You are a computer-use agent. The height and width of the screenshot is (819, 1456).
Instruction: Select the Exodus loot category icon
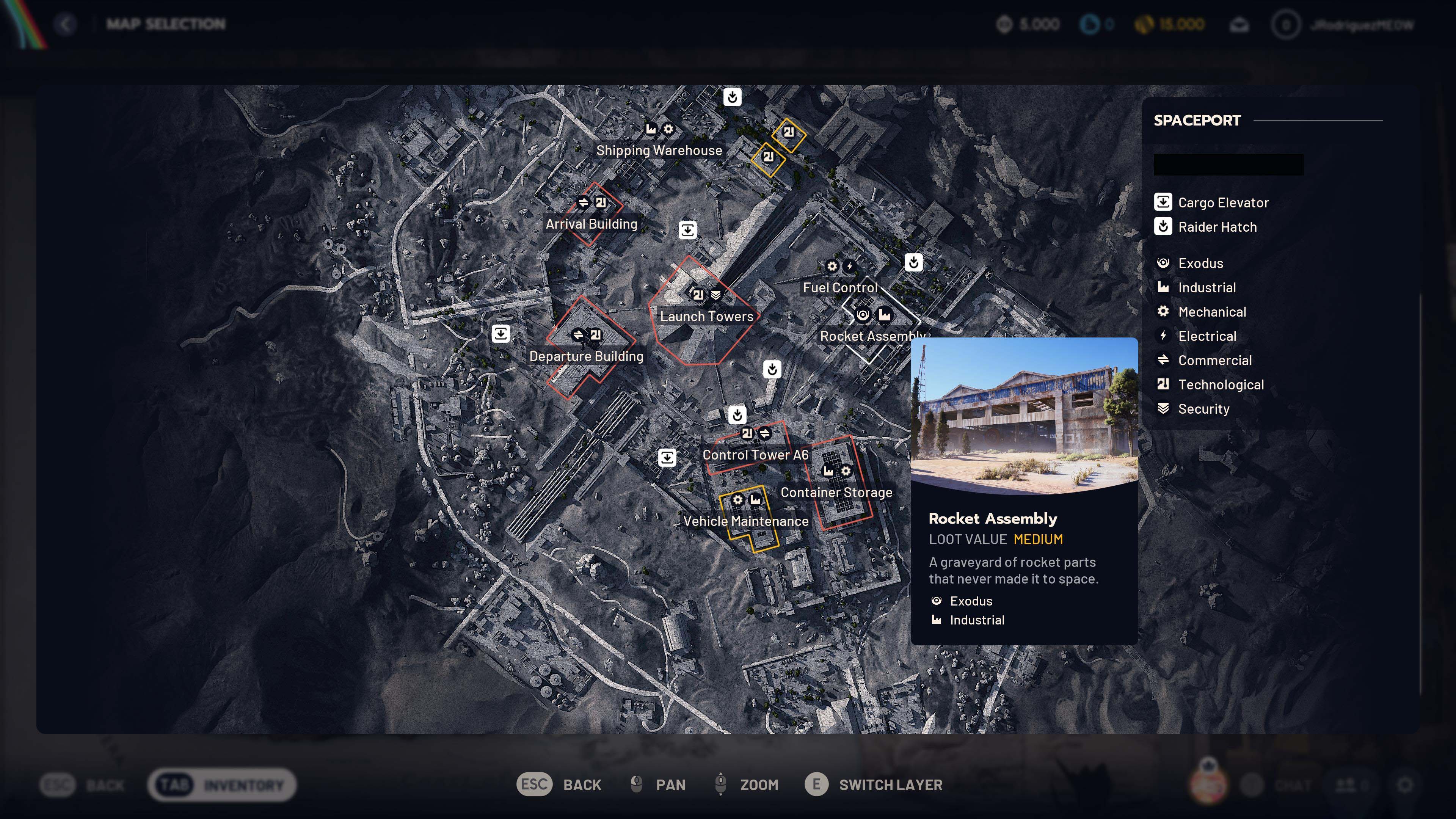point(1163,262)
